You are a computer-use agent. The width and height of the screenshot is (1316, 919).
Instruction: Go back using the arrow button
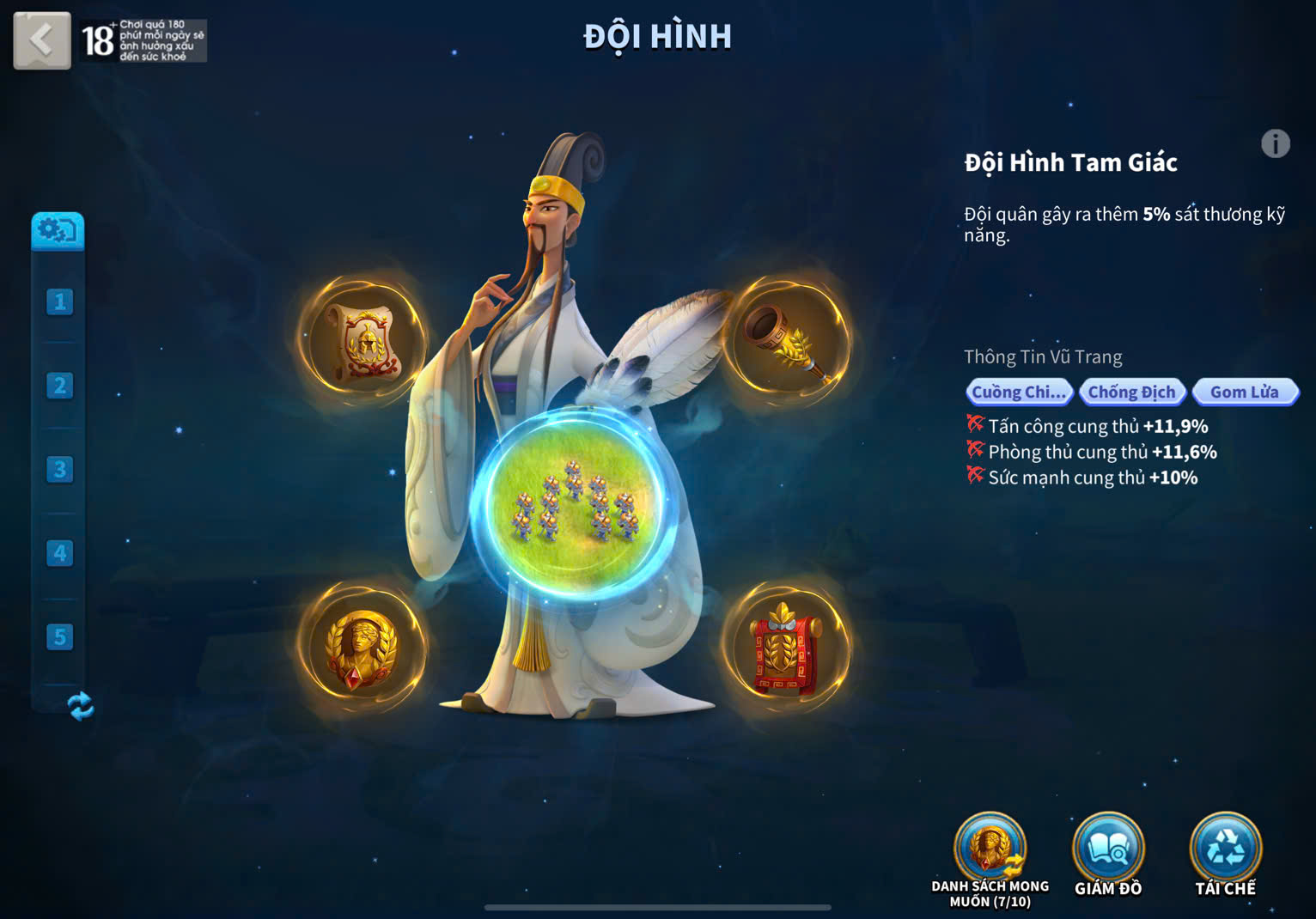click(x=41, y=40)
